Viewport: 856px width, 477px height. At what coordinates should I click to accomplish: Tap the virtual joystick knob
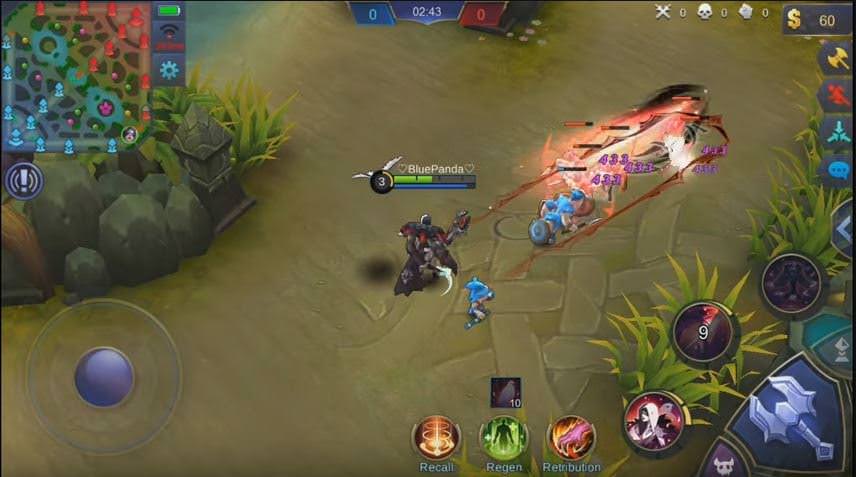click(x=104, y=378)
